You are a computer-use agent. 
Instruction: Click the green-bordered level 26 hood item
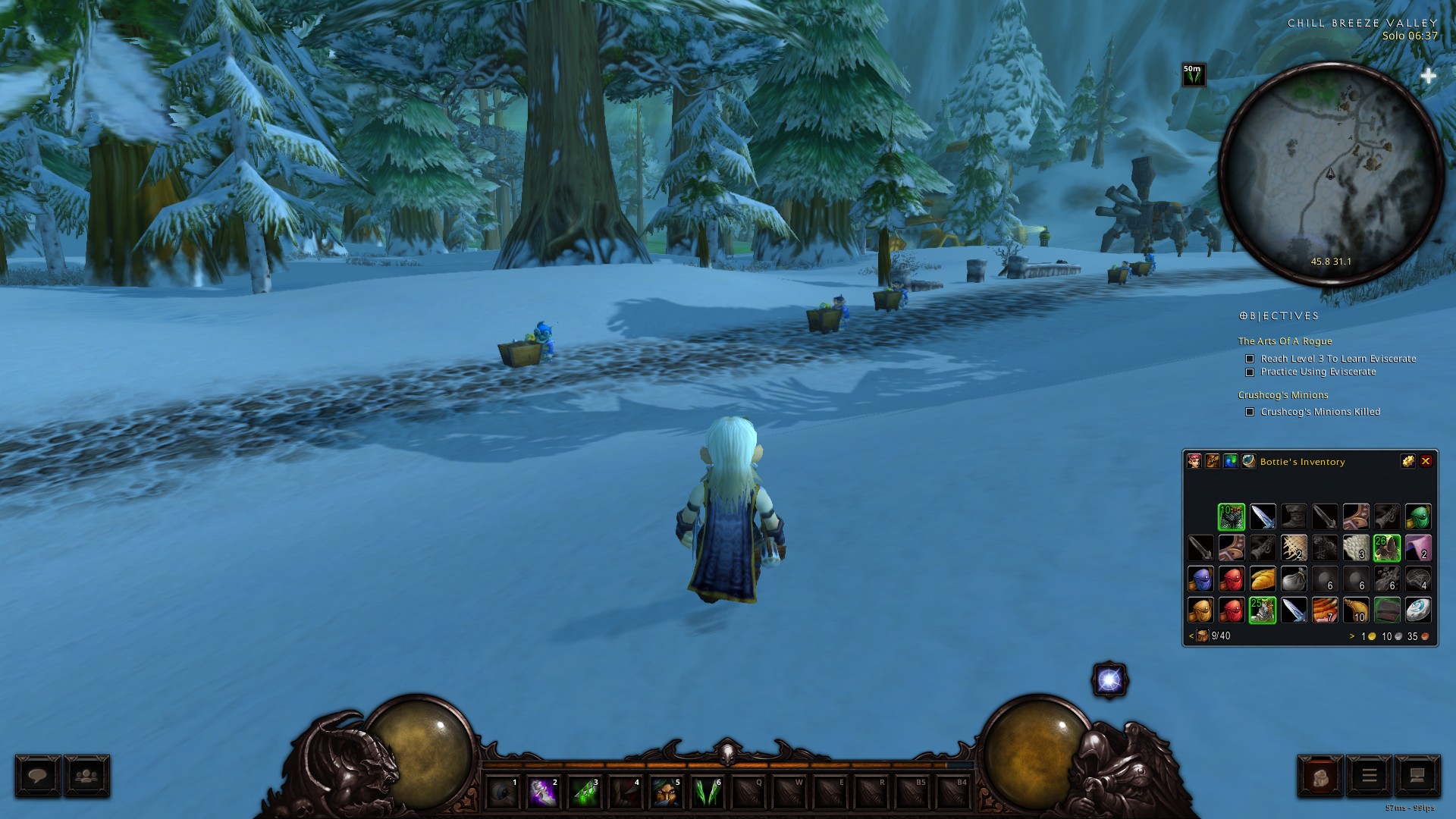tap(1387, 548)
